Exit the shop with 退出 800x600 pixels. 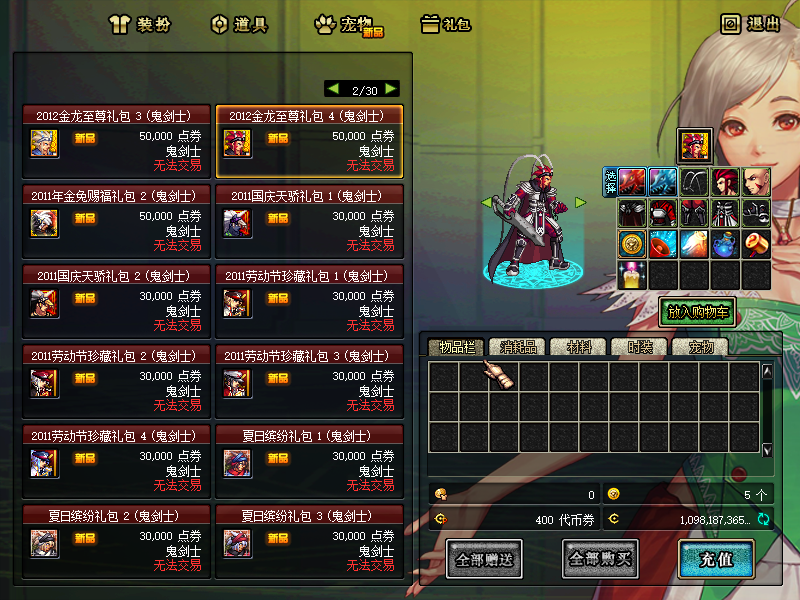(x=751, y=24)
